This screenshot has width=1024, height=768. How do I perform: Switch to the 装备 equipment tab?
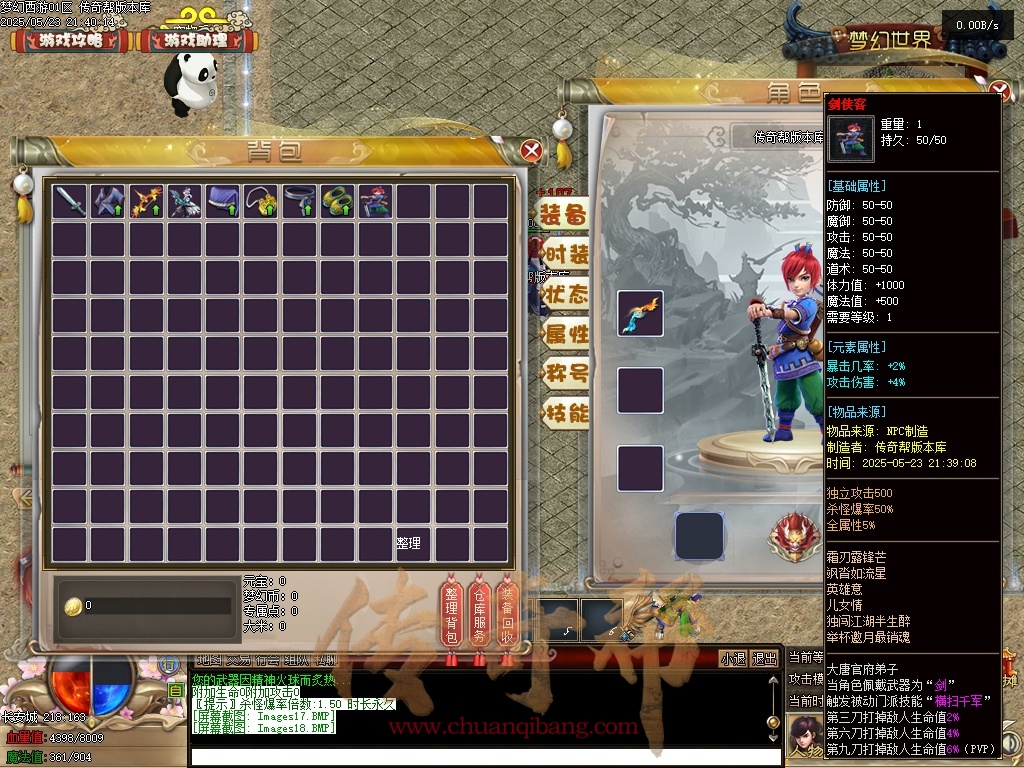click(564, 215)
